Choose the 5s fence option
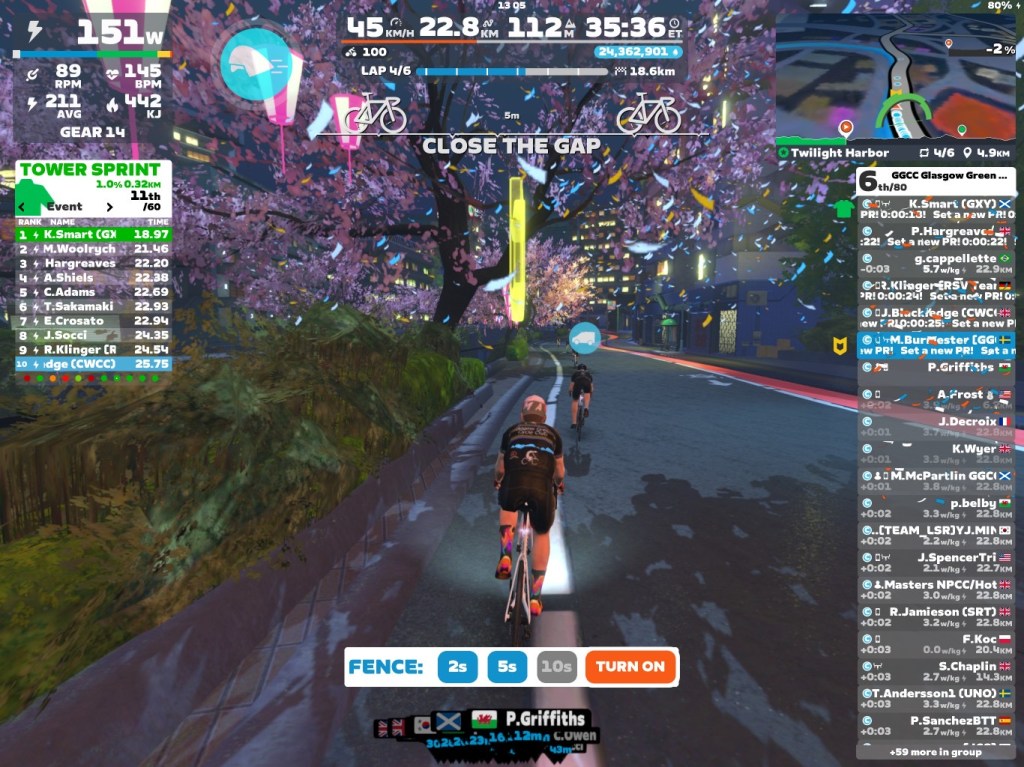 pyautogui.click(x=507, y=666)
